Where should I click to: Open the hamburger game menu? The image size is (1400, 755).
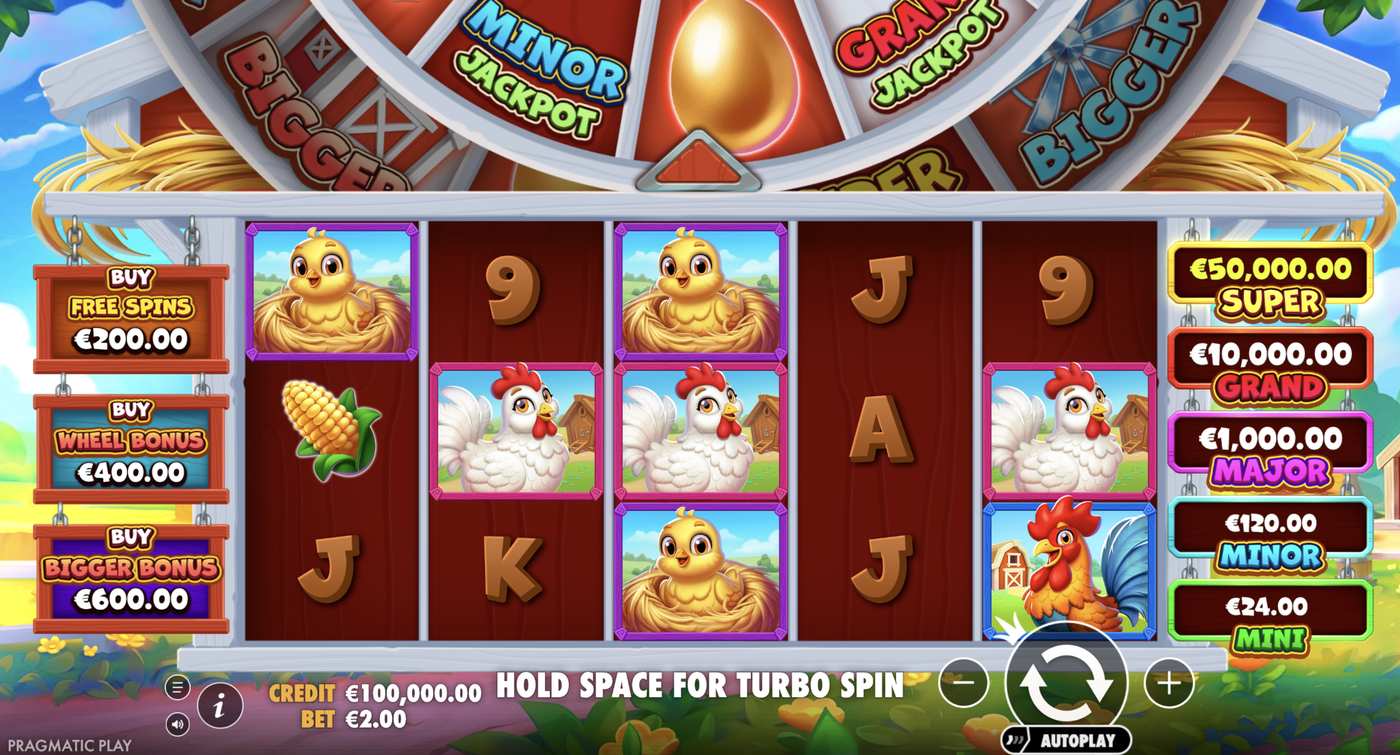coord(178,688)
